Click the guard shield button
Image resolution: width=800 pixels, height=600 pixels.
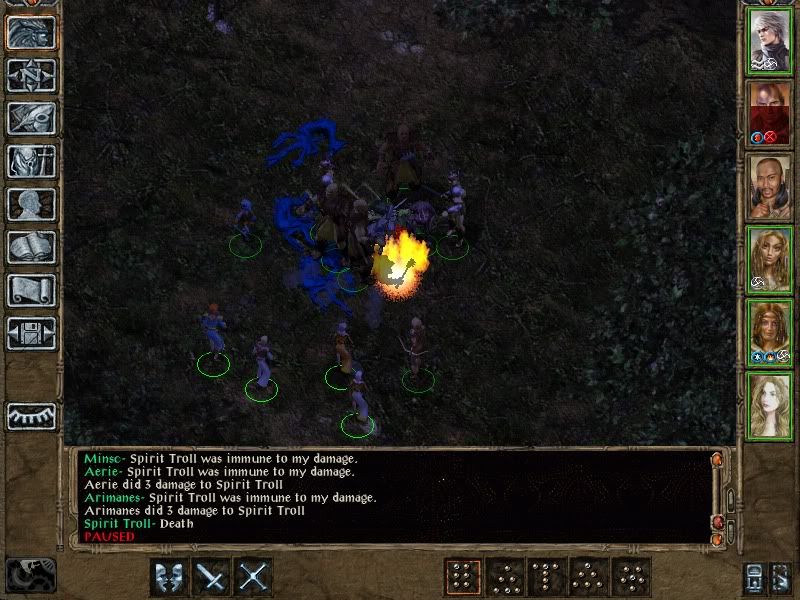168,577
